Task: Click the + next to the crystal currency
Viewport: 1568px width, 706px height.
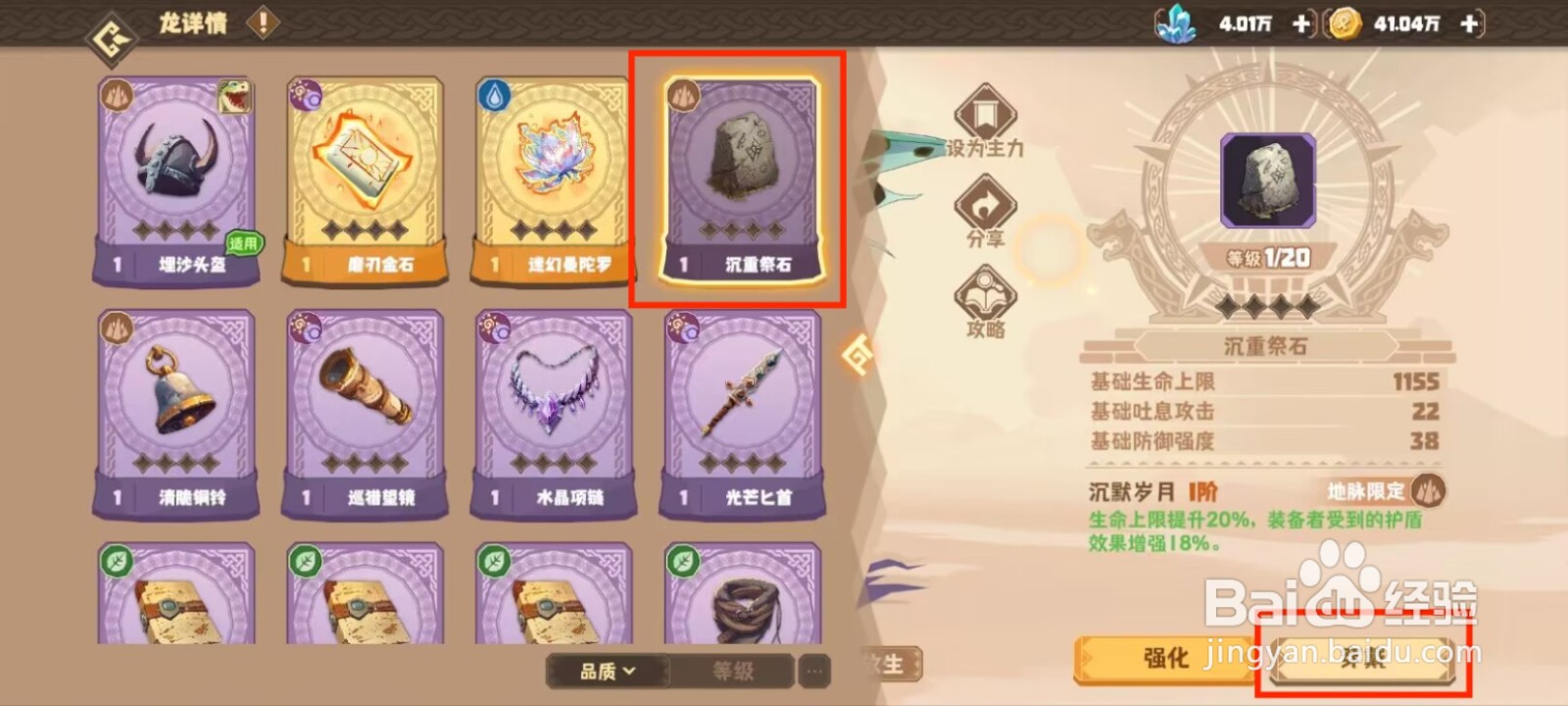Action: (1303, 24)
